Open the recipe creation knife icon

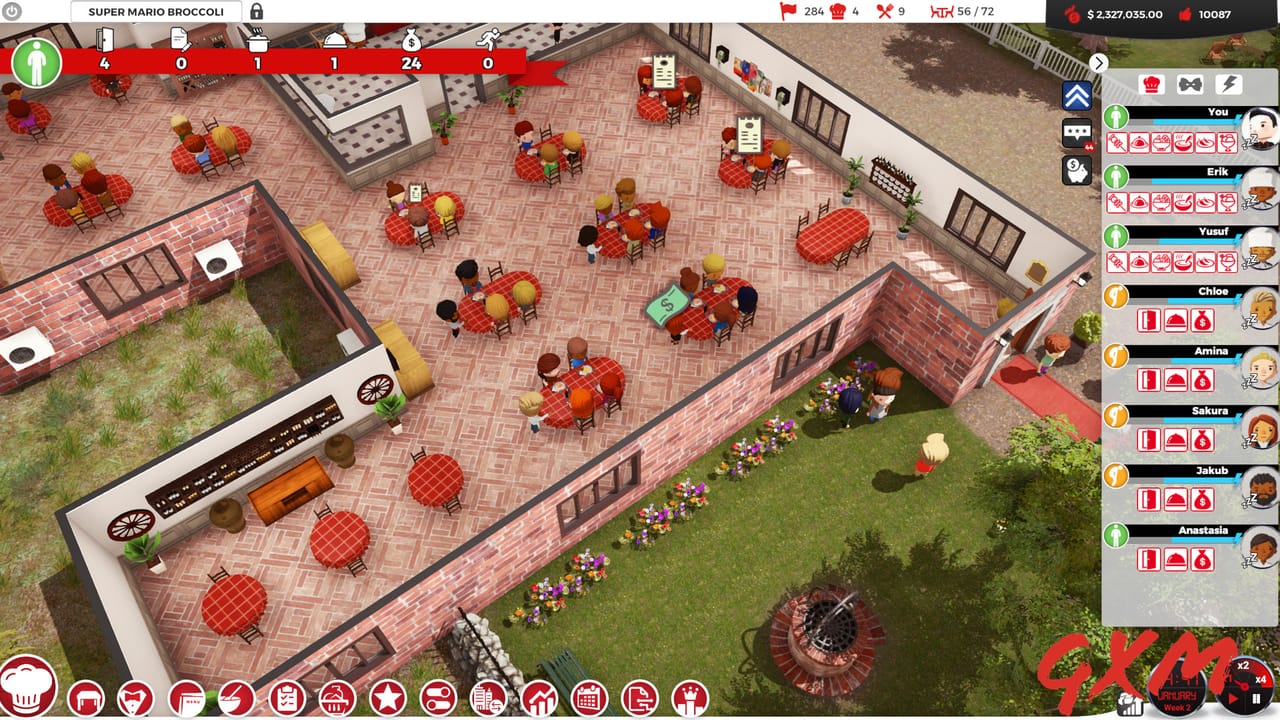[233, 700]
